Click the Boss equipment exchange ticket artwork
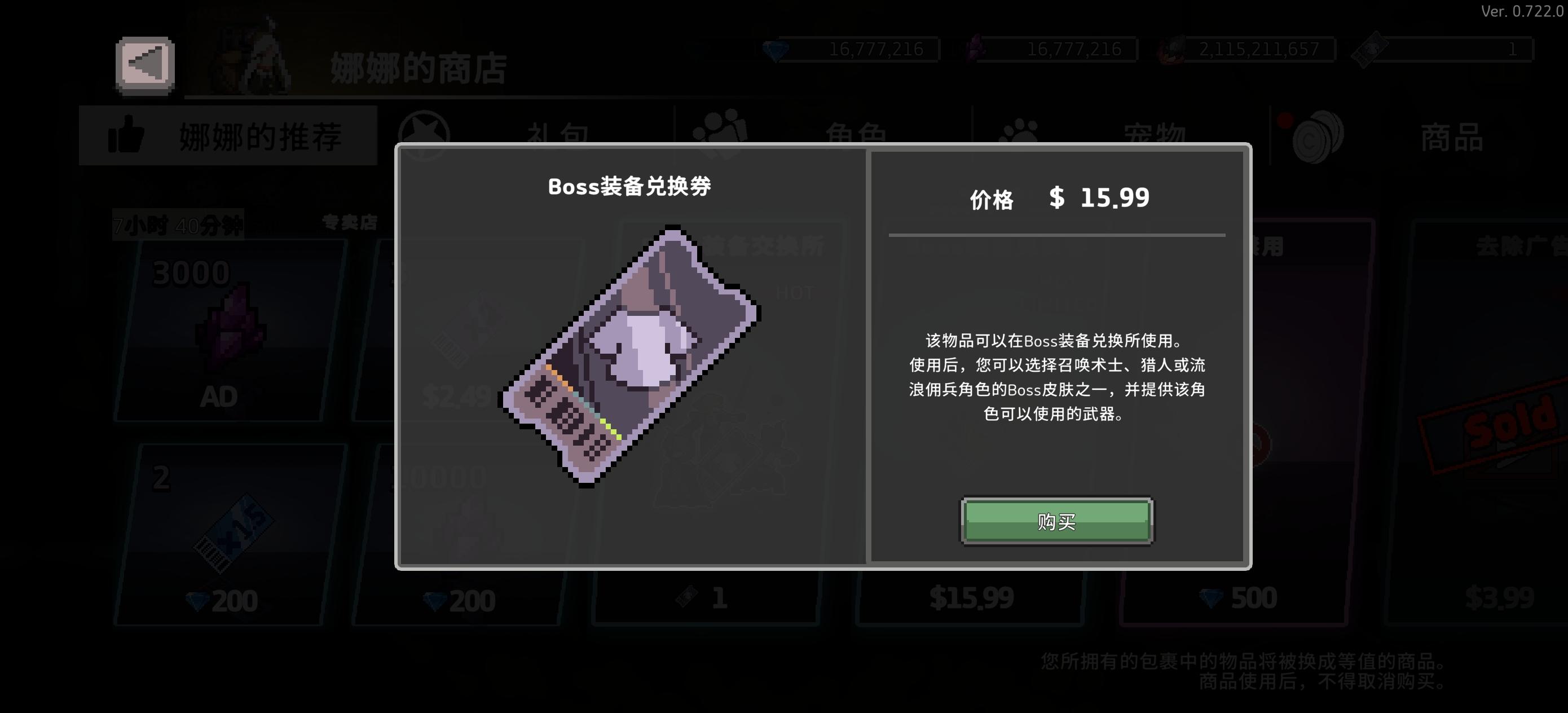 pyautogui.click(x=635, y=359)
